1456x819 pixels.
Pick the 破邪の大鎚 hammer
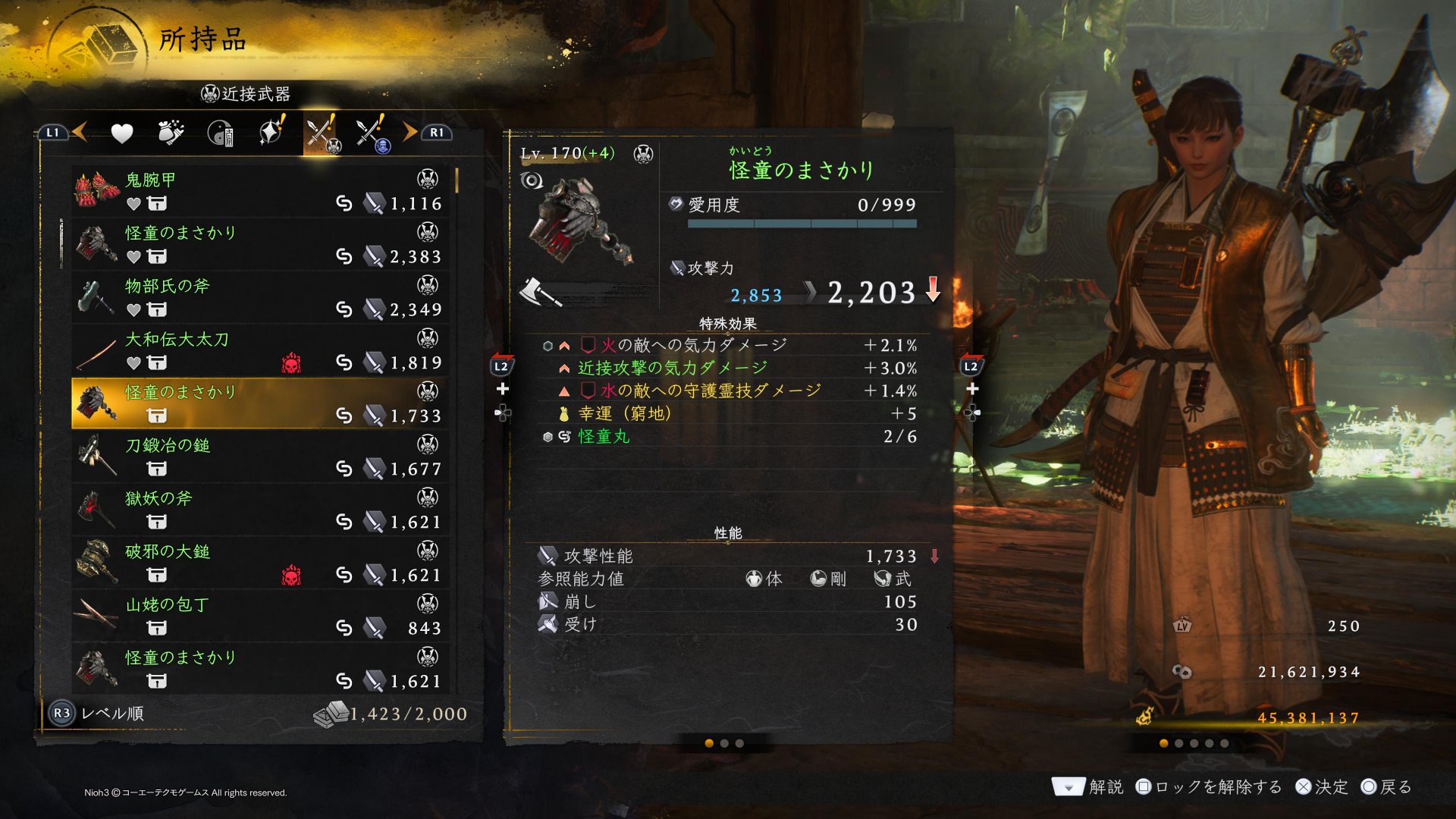258,563
